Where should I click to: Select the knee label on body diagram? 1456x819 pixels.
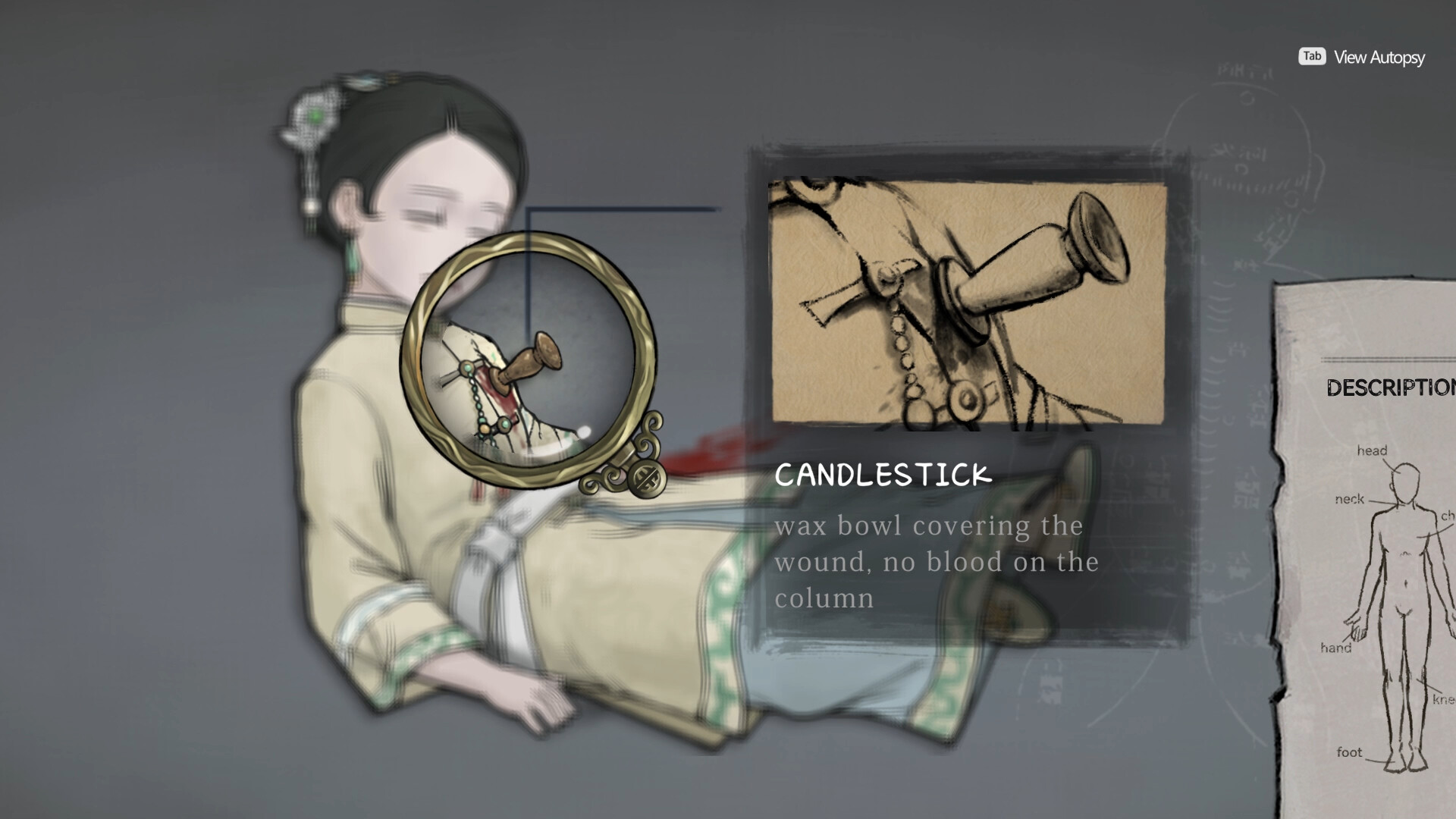(1445, 698)
